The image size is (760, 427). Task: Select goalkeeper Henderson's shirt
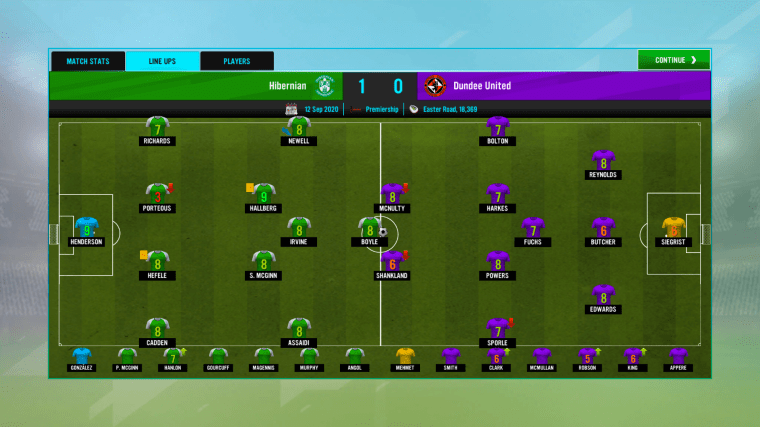click(86, 229)
